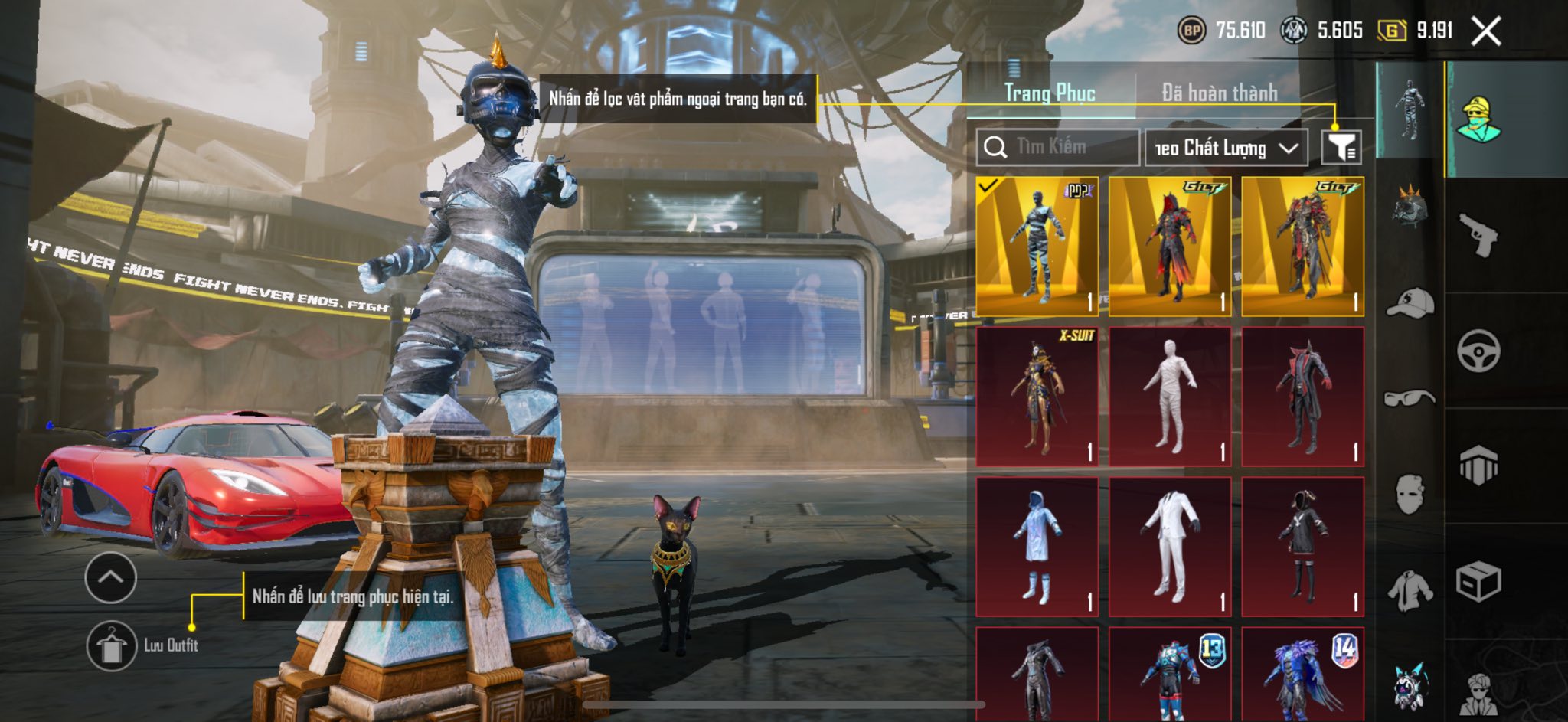Open the steering wheel vehicle category

pos(1478,351)
